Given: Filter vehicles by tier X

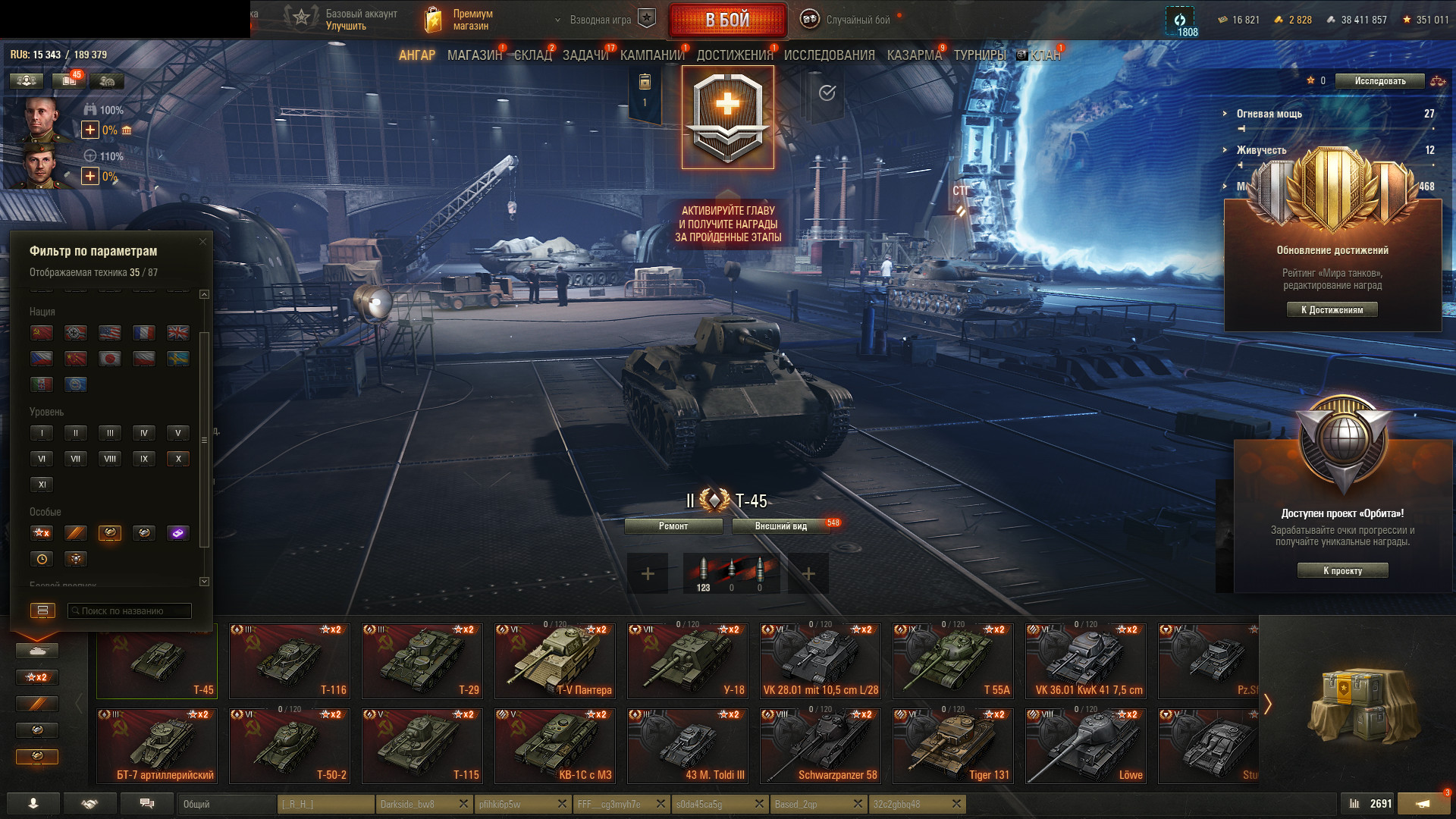Looking at the screenshot, I should click(x=178, y=459).
